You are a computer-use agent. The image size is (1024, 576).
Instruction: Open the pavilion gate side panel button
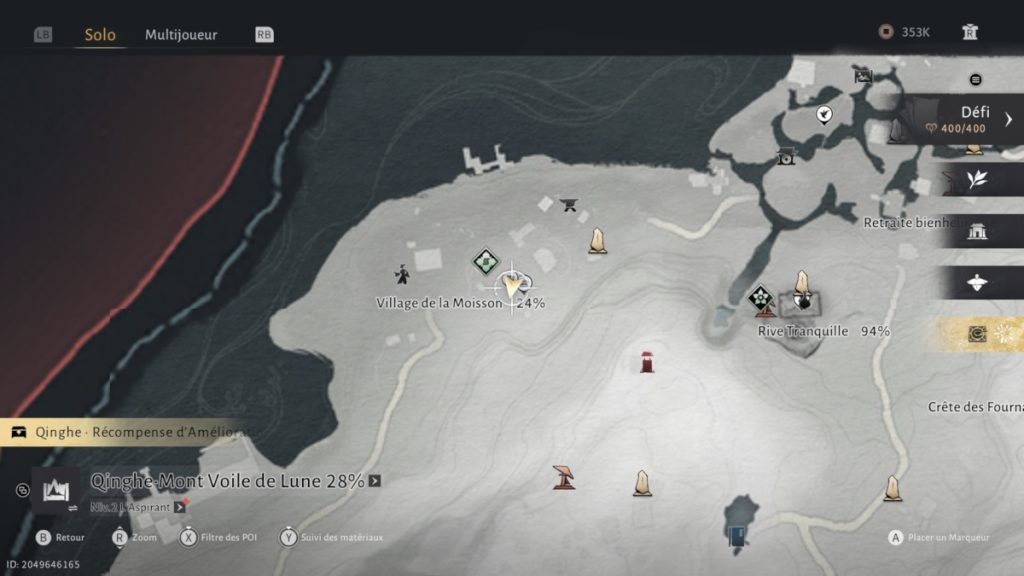tap(976, 233)
